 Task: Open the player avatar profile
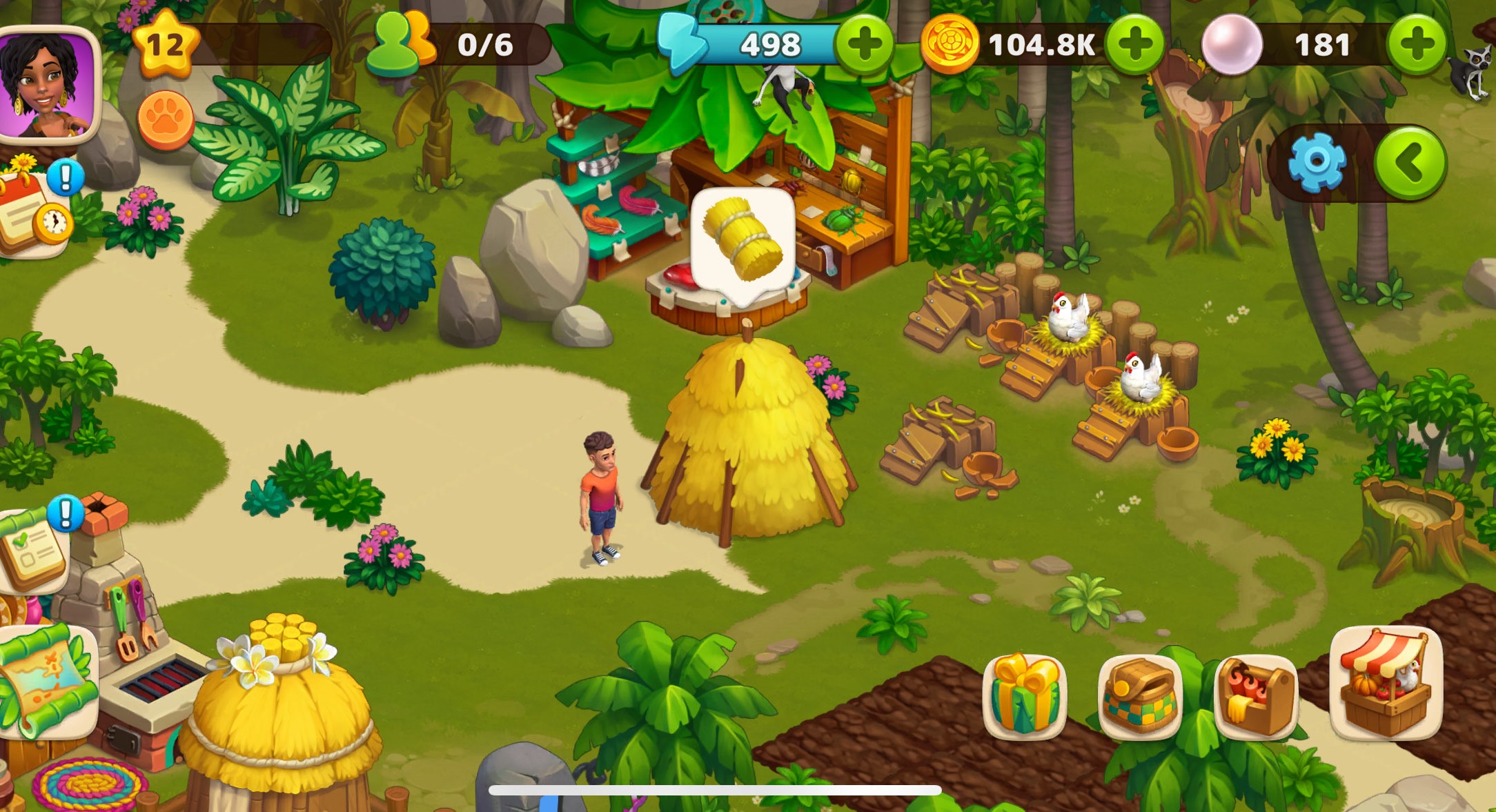pyautogui.click(x=47, y=84)
